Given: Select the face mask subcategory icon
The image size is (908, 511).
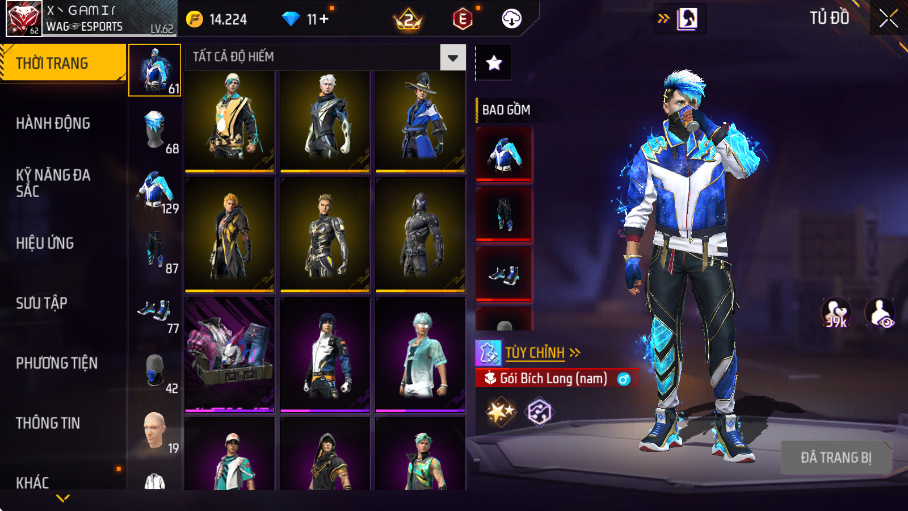Looking at the screenshot, I should 153,371.
